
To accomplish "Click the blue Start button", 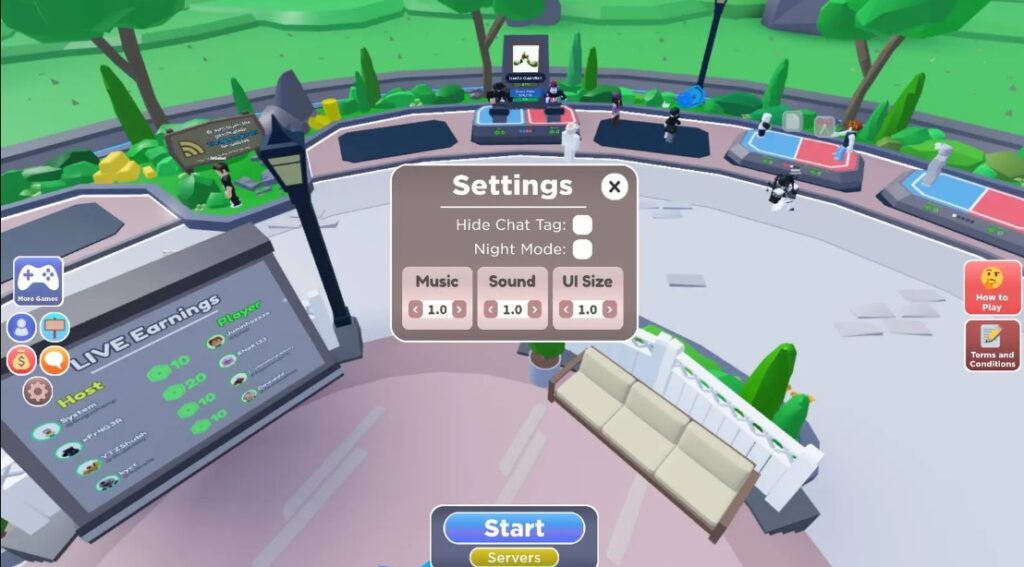I will pyautogui.click(x=514, y=528).
